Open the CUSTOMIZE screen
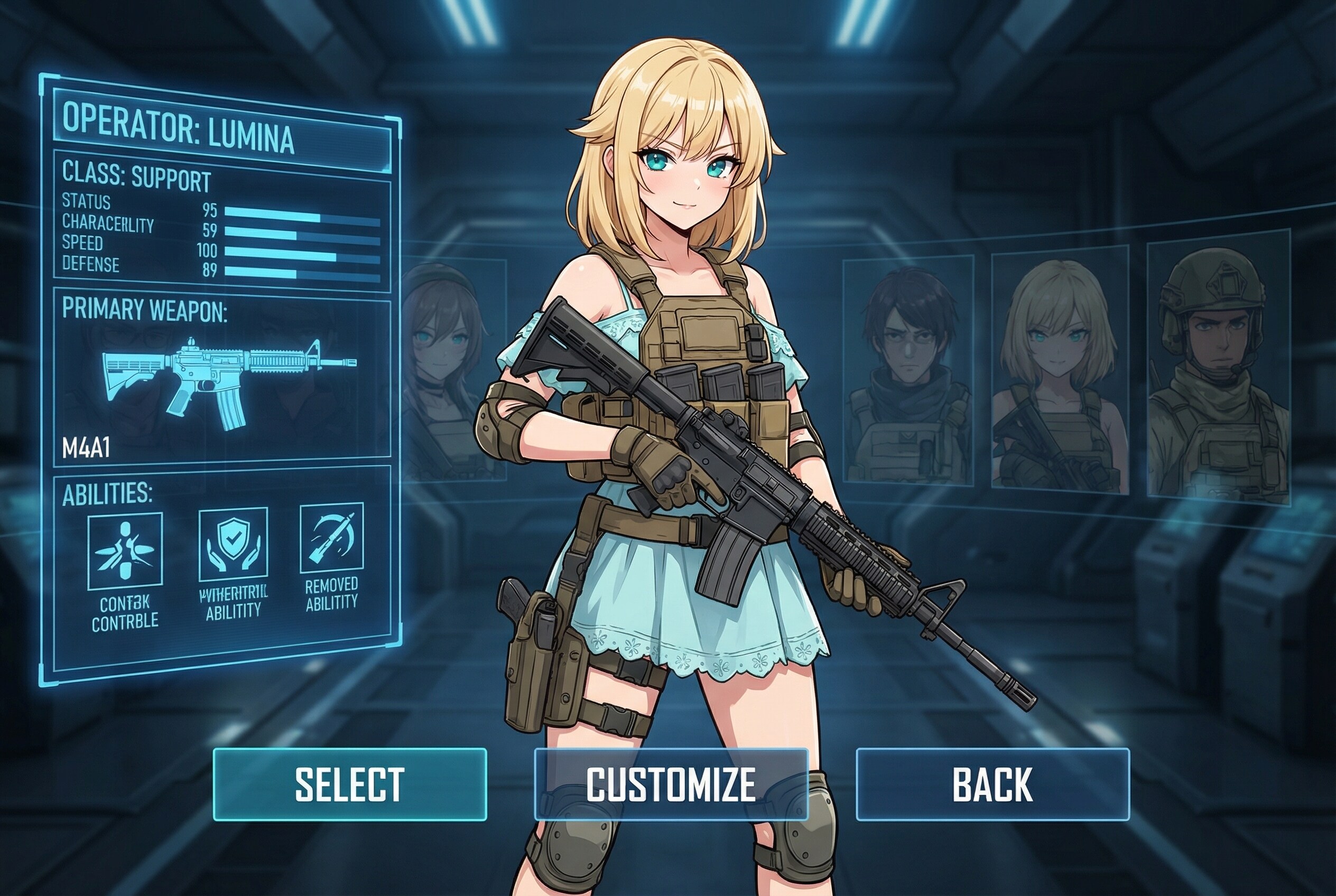This screenshot has width=1336, height=896. click(671, 784)
